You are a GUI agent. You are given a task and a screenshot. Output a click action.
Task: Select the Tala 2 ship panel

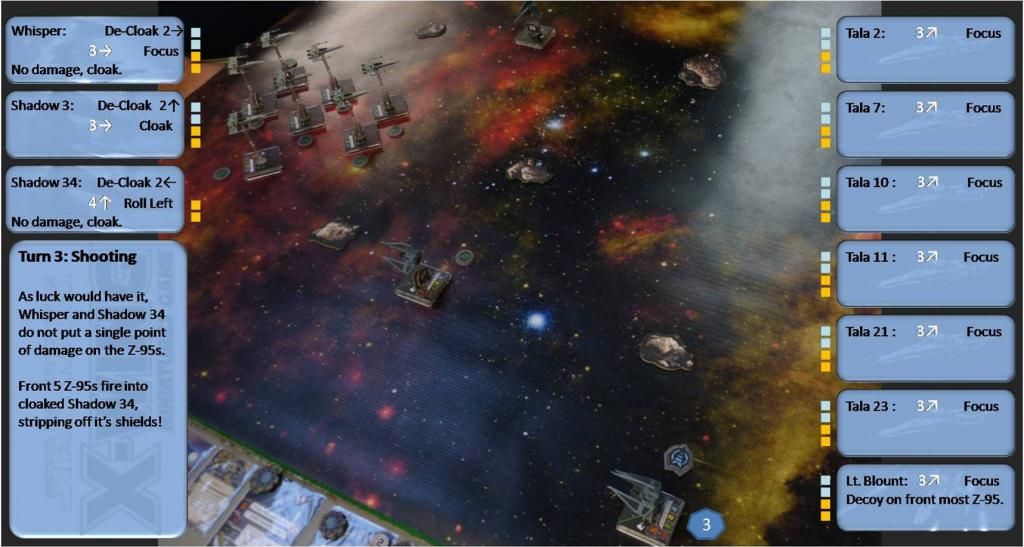coord(925,49)
